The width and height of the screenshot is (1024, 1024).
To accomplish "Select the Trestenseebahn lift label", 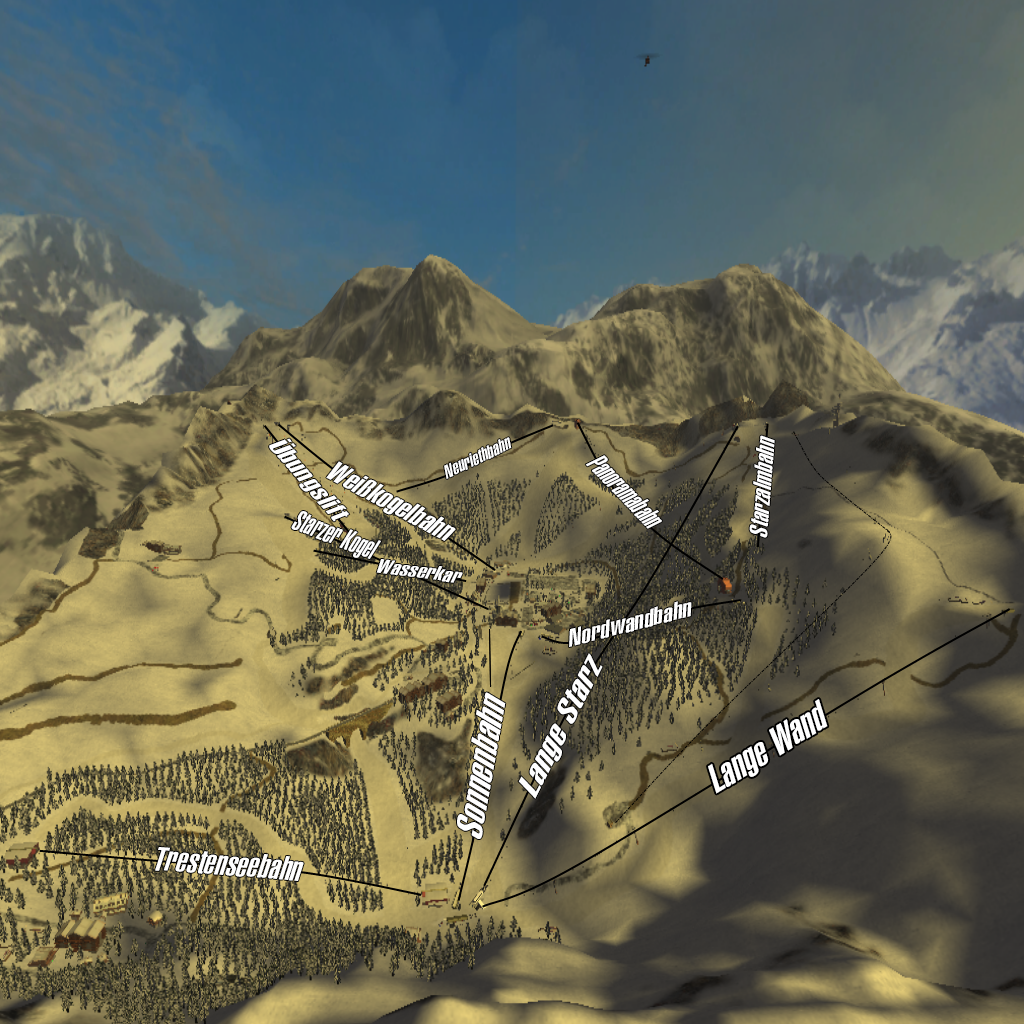I will click(x=229, y=864).
